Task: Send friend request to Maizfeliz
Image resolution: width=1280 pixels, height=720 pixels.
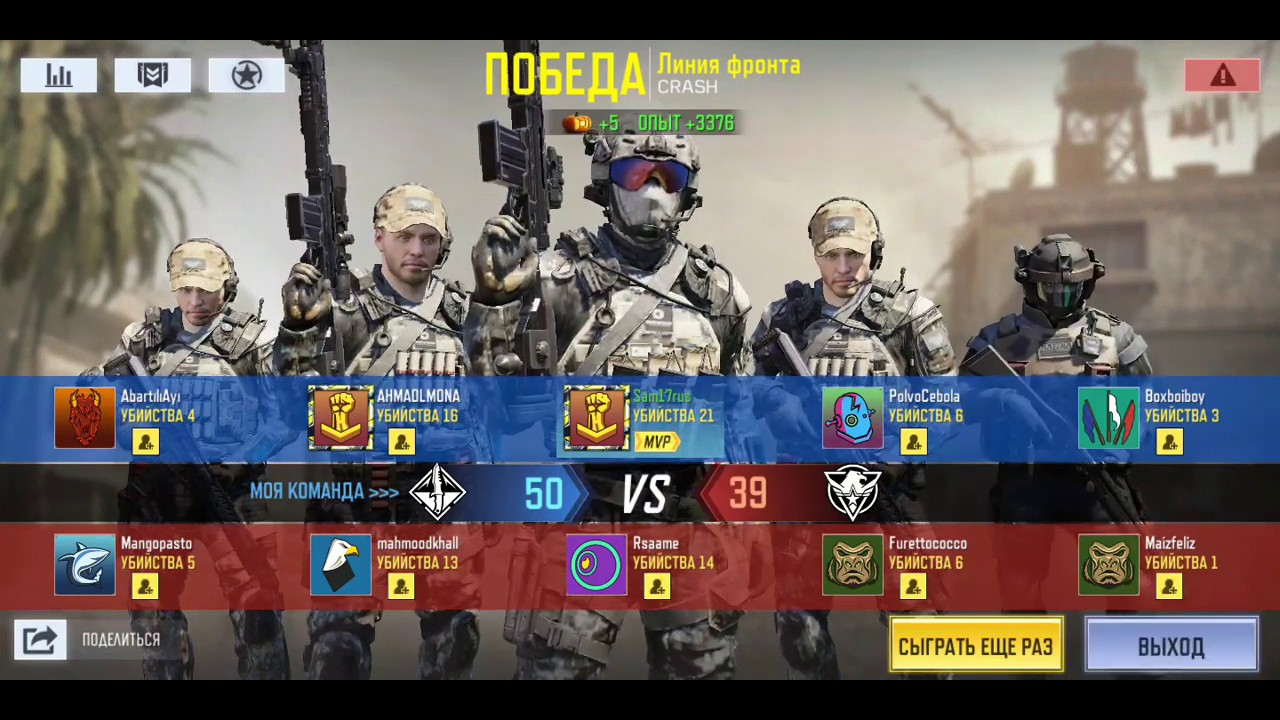Action: click(x=1169, y=586)
